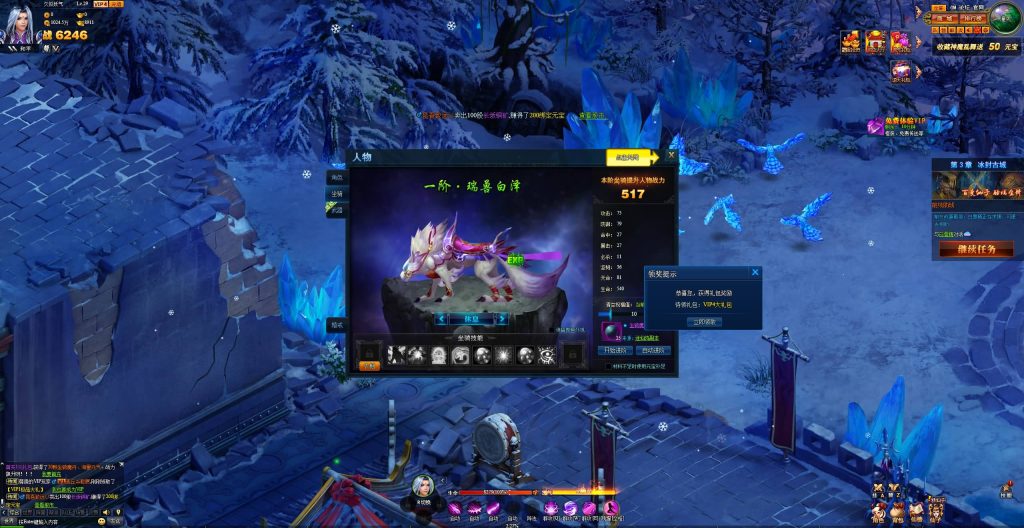The height and width of the screenshot is (528, 1024).
Task: Activate 自动进阶 auto-advance button
Action: (652, 351)
